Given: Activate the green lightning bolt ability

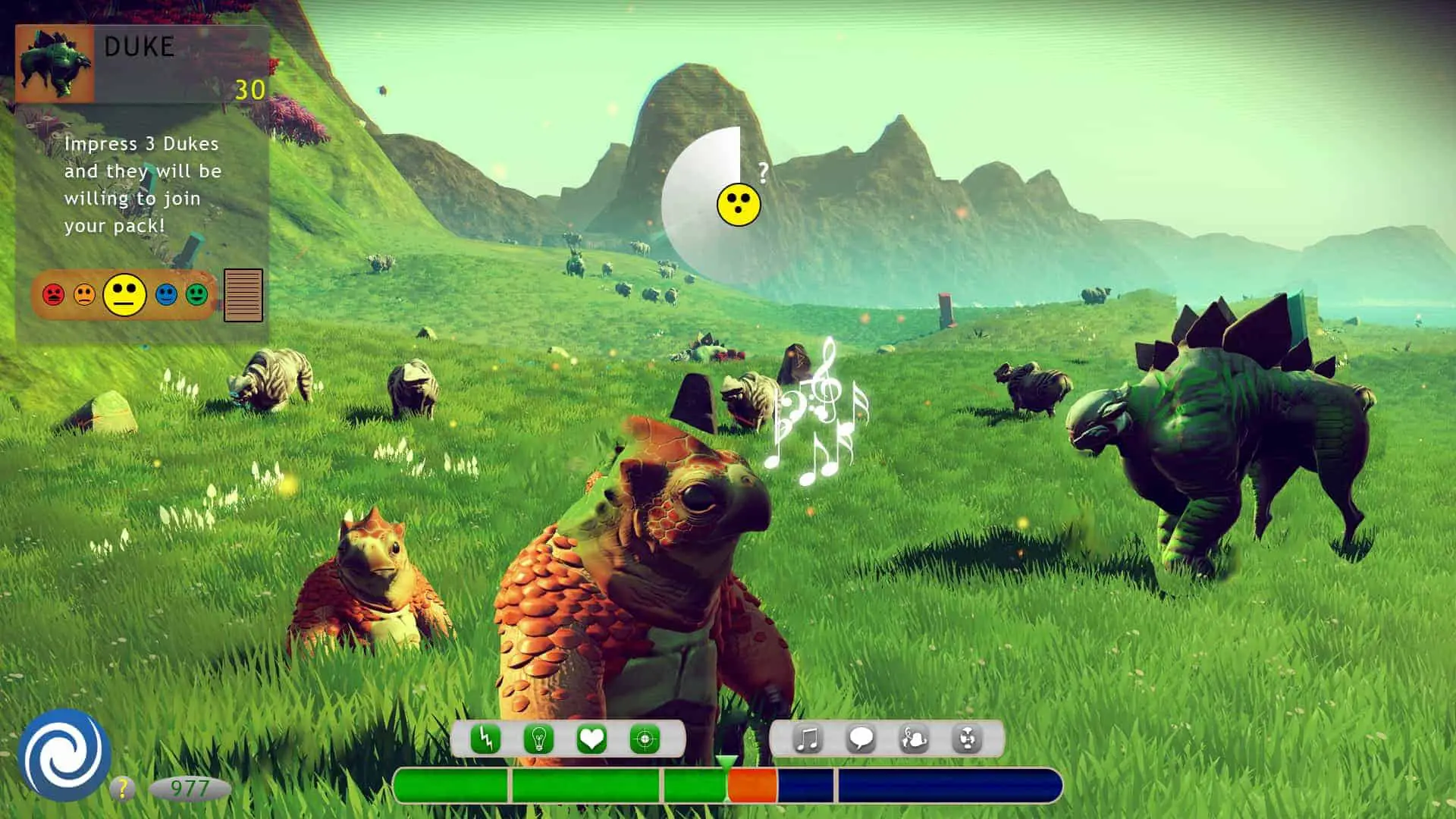Looking at the screenshot, I should coord(485,739).
